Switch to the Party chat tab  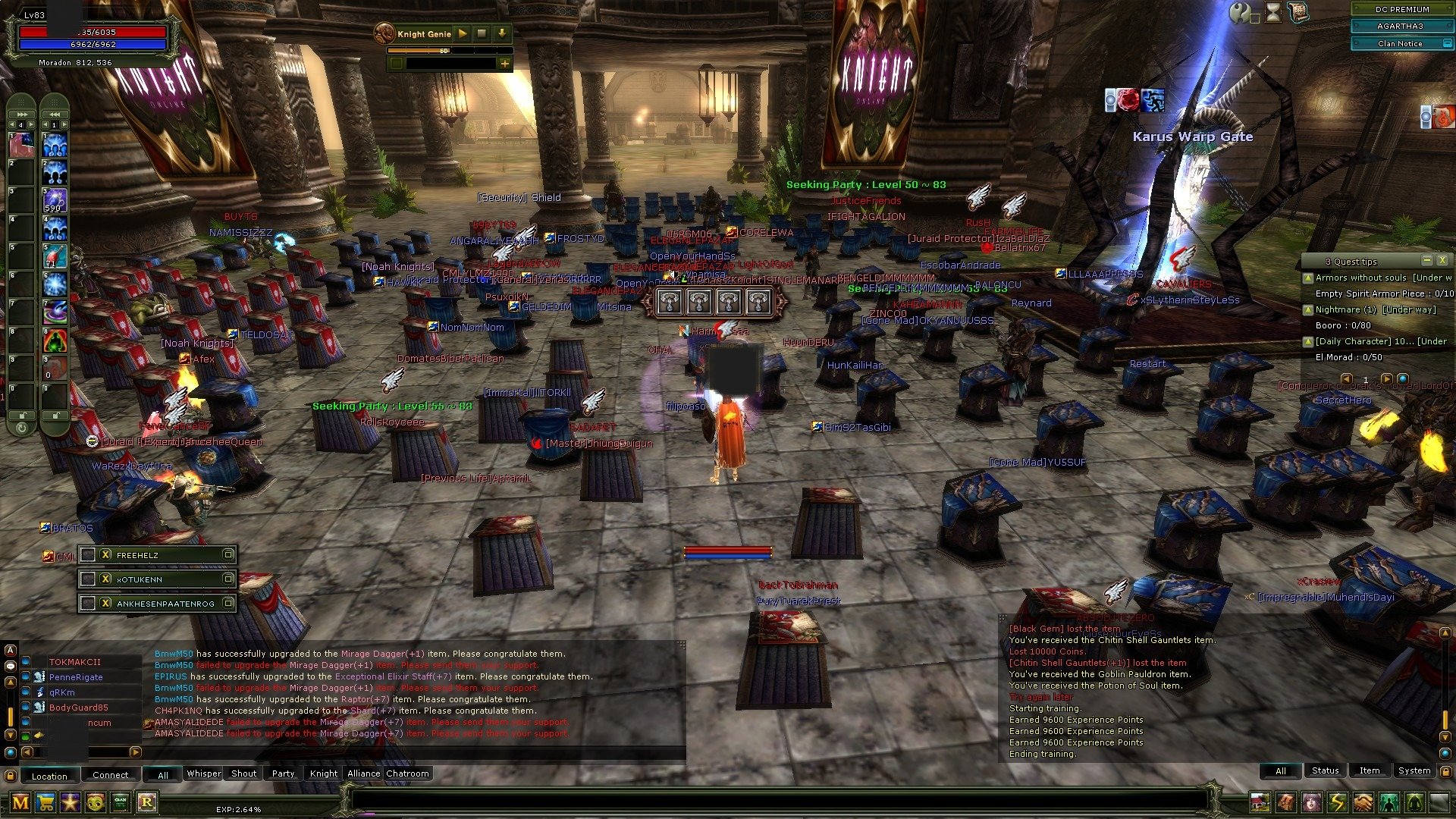point(282,773)
